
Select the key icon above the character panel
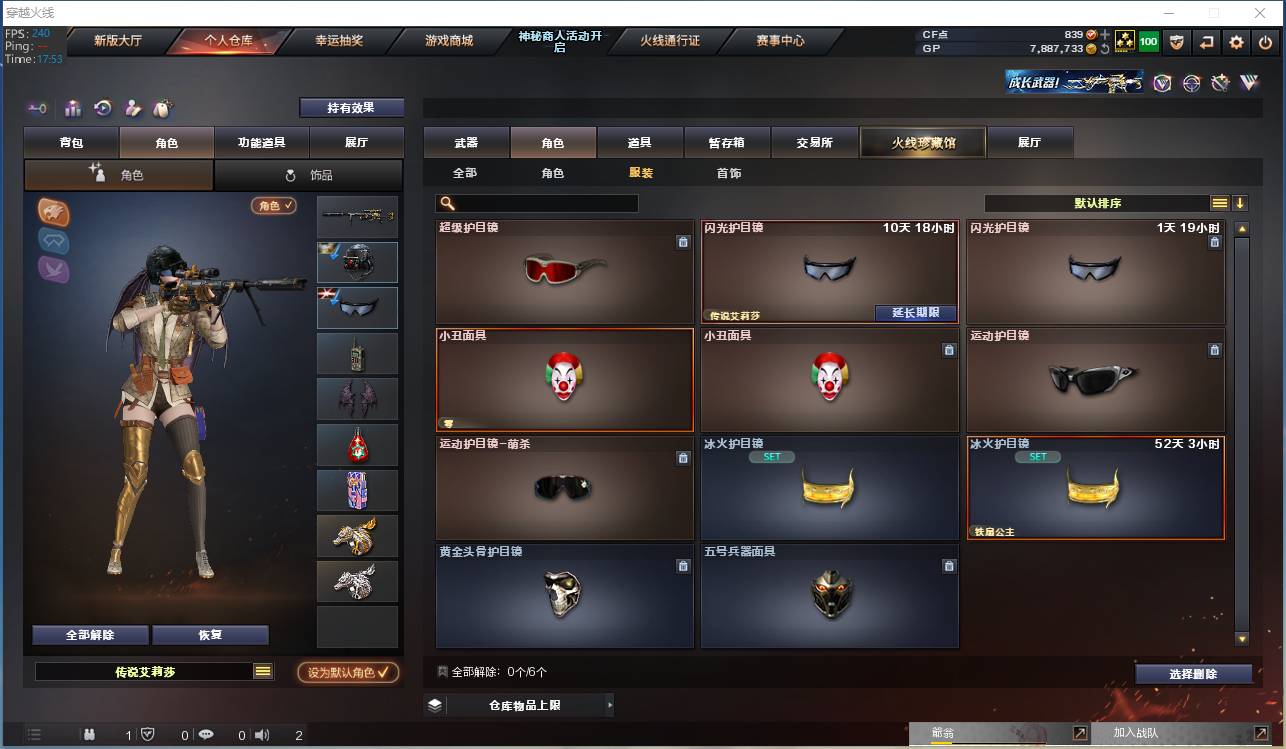click(37, 108)
